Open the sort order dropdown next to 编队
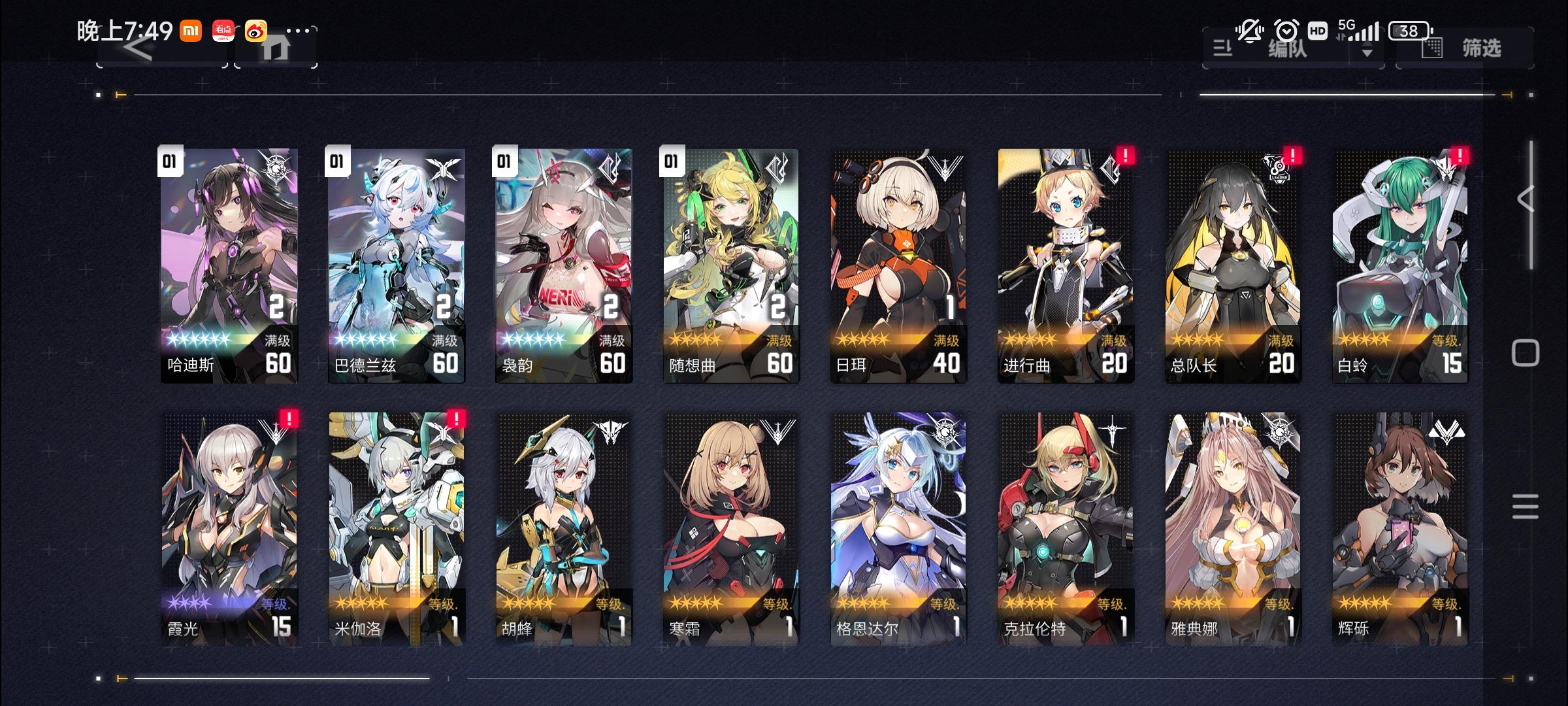 (1368, 49)
